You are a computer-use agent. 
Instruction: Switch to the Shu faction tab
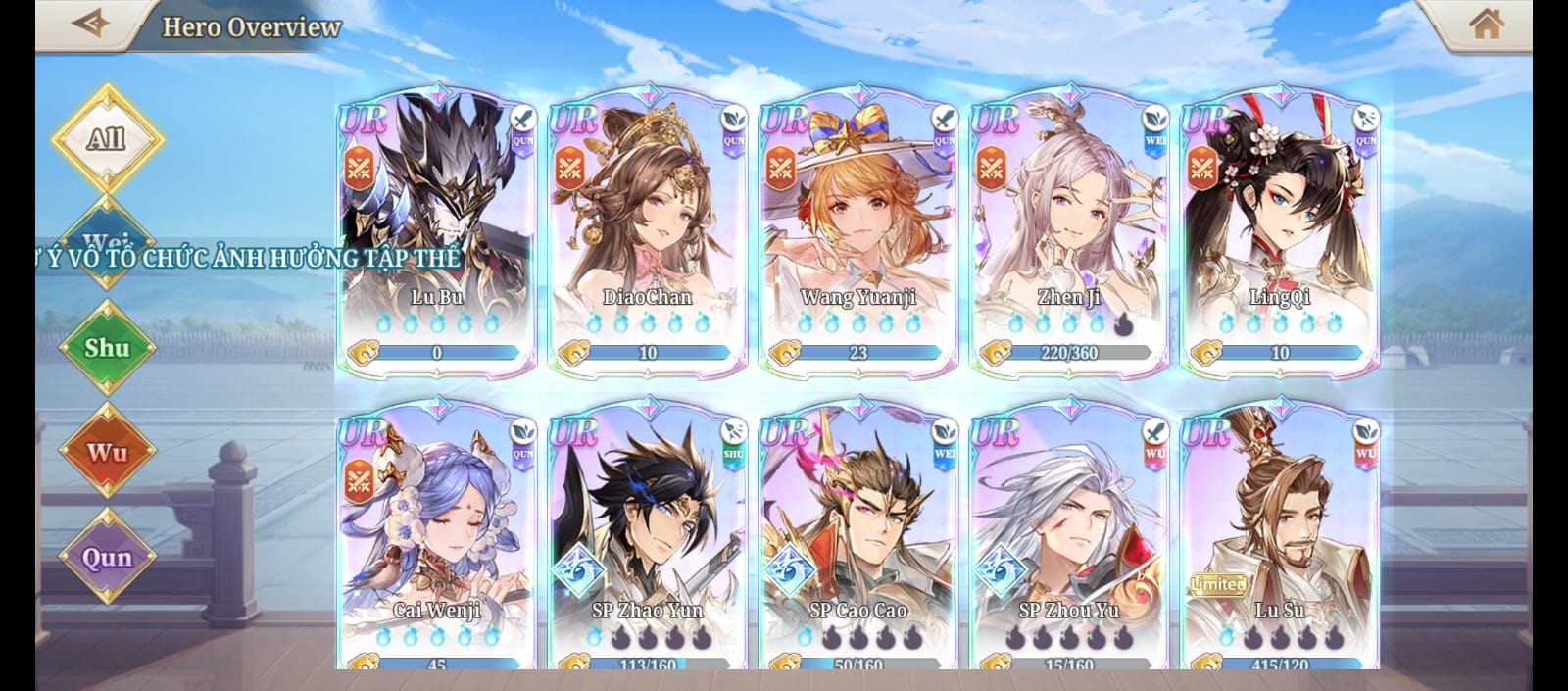(x=107, y=348)
